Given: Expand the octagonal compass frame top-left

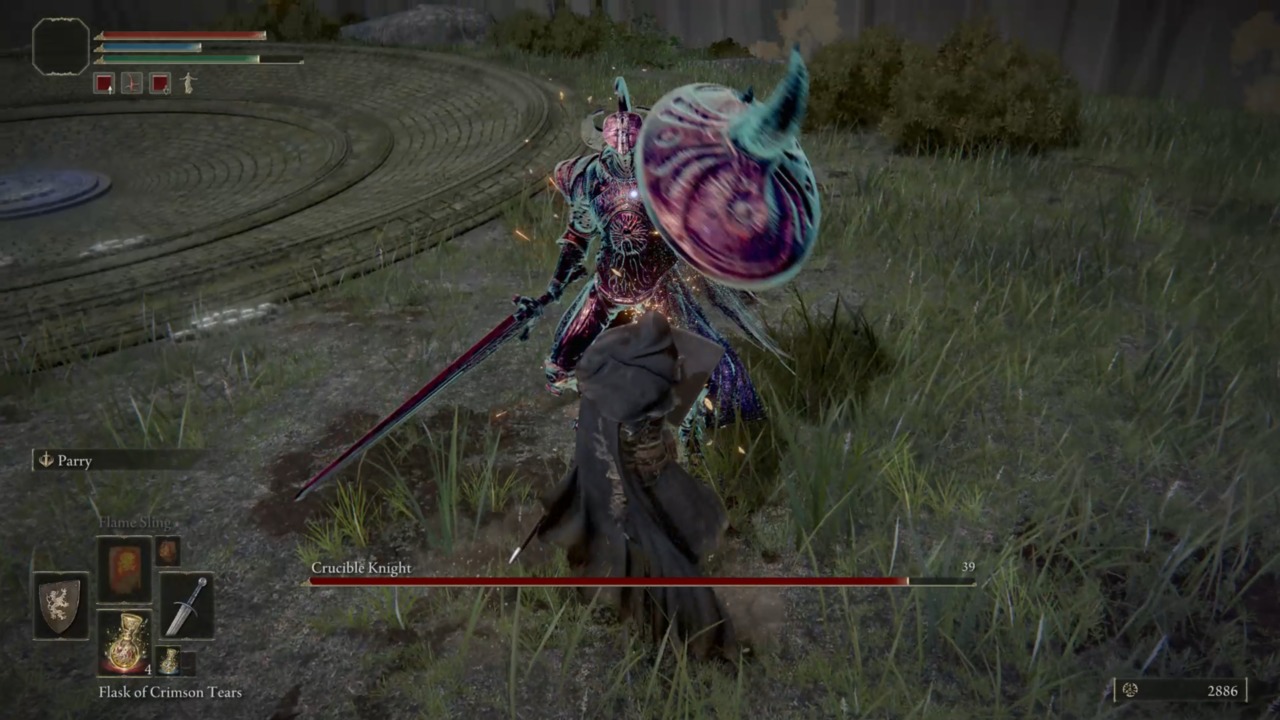Looking at the screenshot, I should [x=60, y=47].
